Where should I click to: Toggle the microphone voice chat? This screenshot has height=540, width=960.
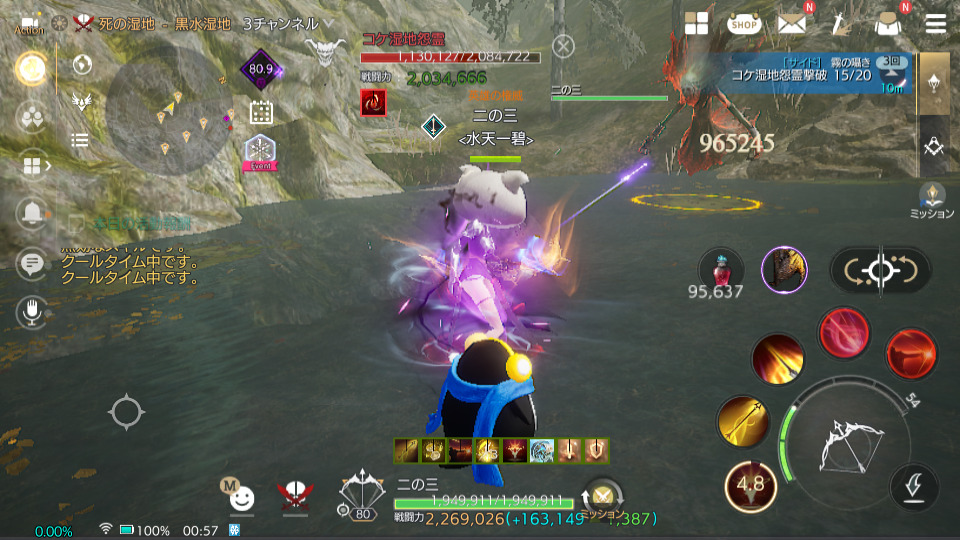(32, 312)
